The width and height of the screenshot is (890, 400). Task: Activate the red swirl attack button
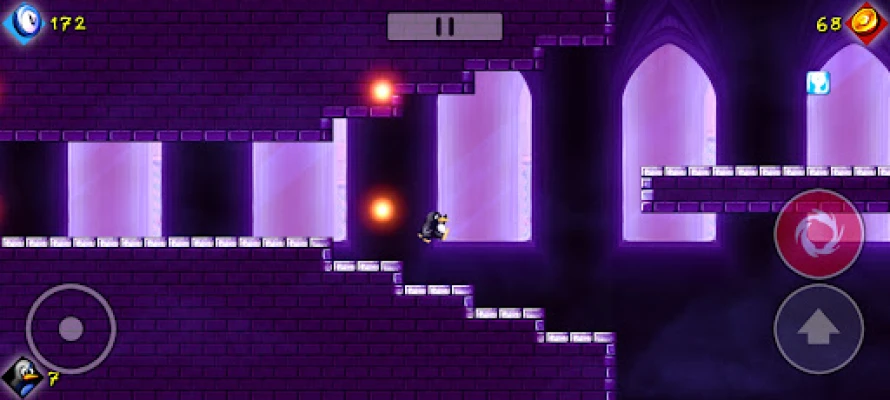(x=819, y=234)
